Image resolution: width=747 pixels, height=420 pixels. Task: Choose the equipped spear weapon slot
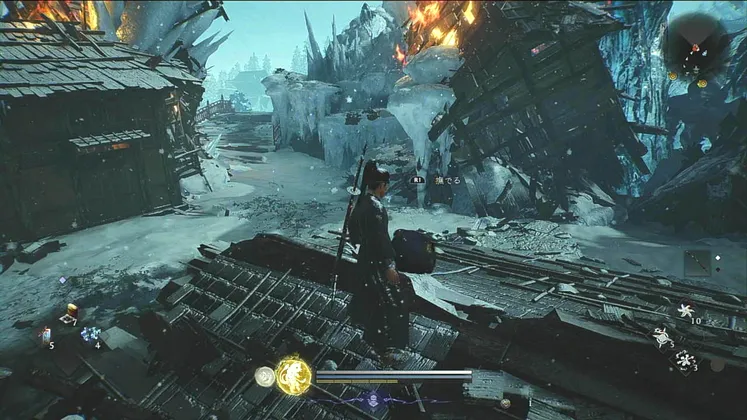[x=698, y=263]
